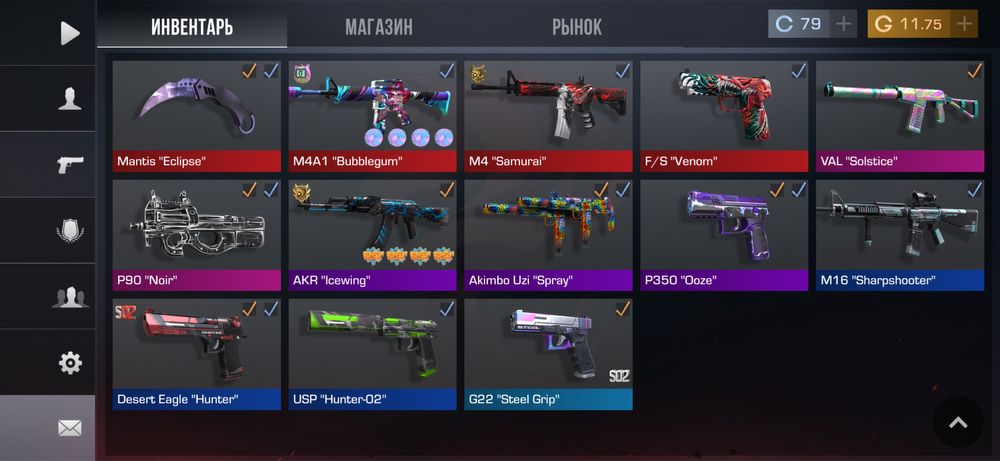Click the play arrow in the sidebar

69,33
